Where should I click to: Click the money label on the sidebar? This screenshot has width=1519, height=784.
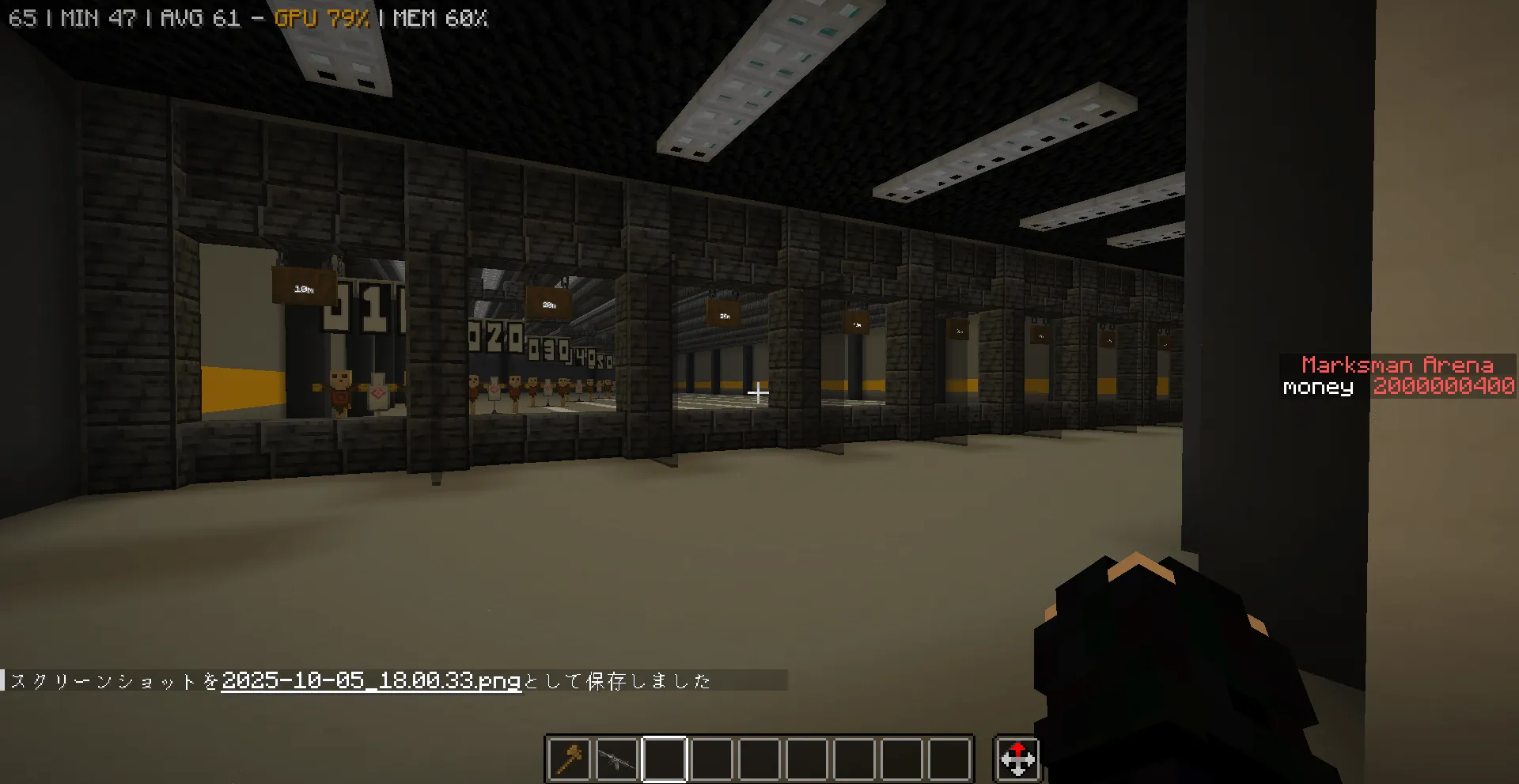(1316, 387)
